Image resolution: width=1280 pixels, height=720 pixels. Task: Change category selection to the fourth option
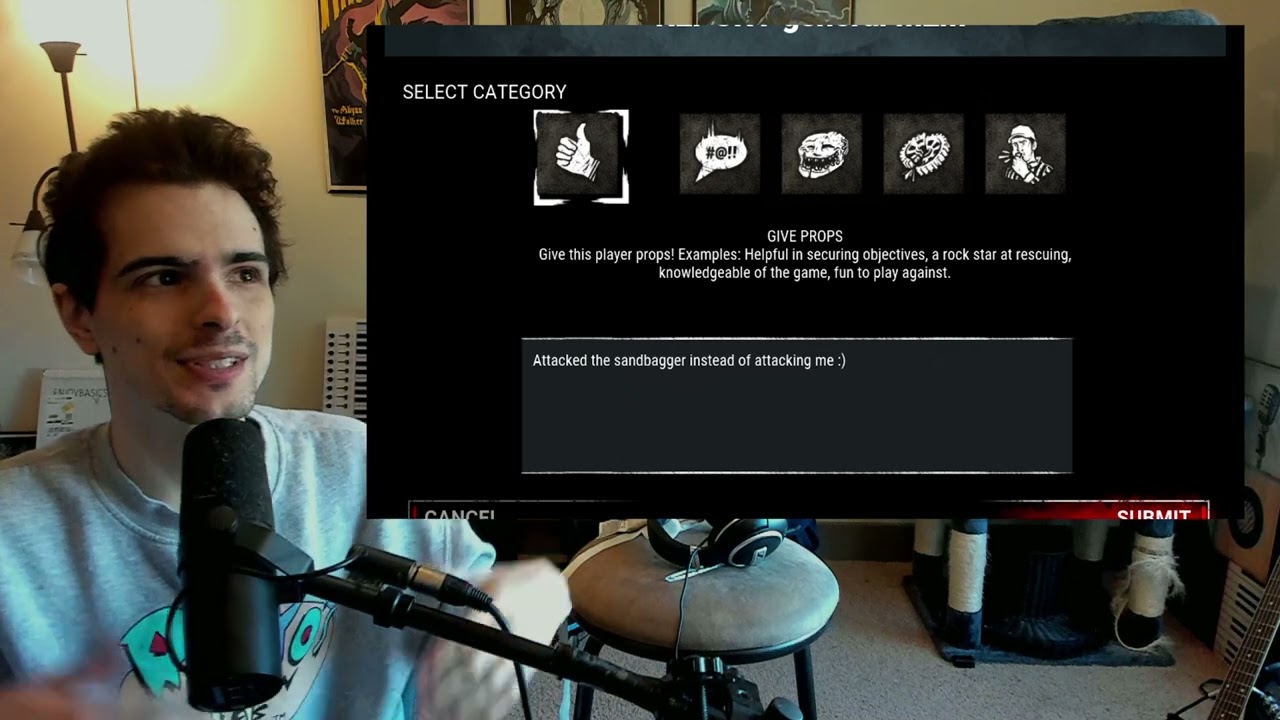pyautogui.click(x=923, y=153)
